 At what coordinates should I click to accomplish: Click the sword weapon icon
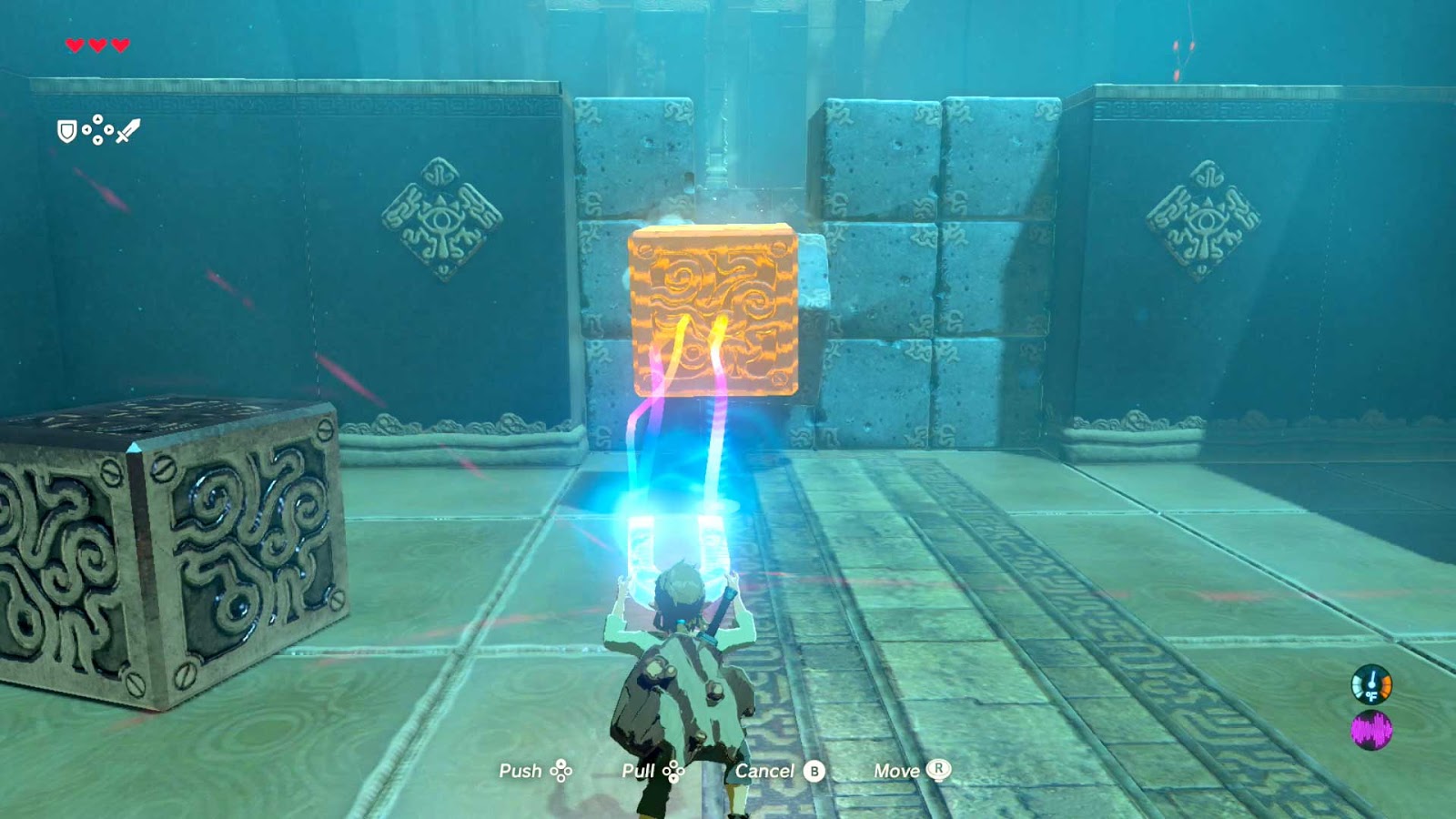[128, 132]
